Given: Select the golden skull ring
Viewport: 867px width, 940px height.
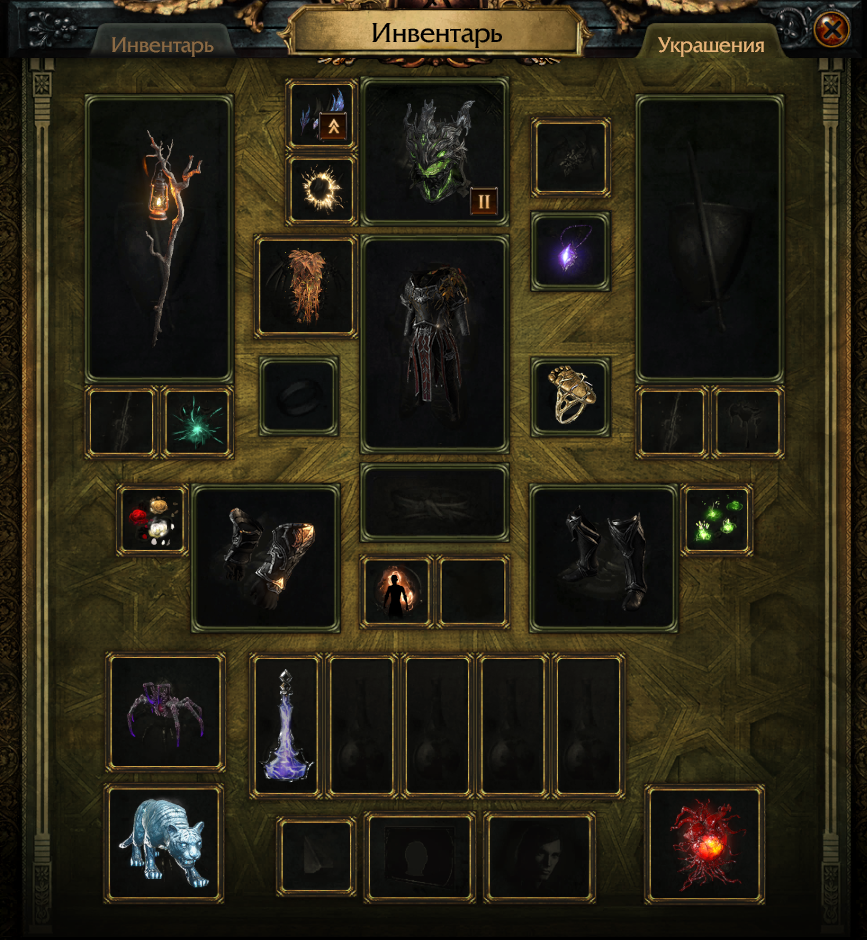Looking at the screenshot, I should [570, 397].
